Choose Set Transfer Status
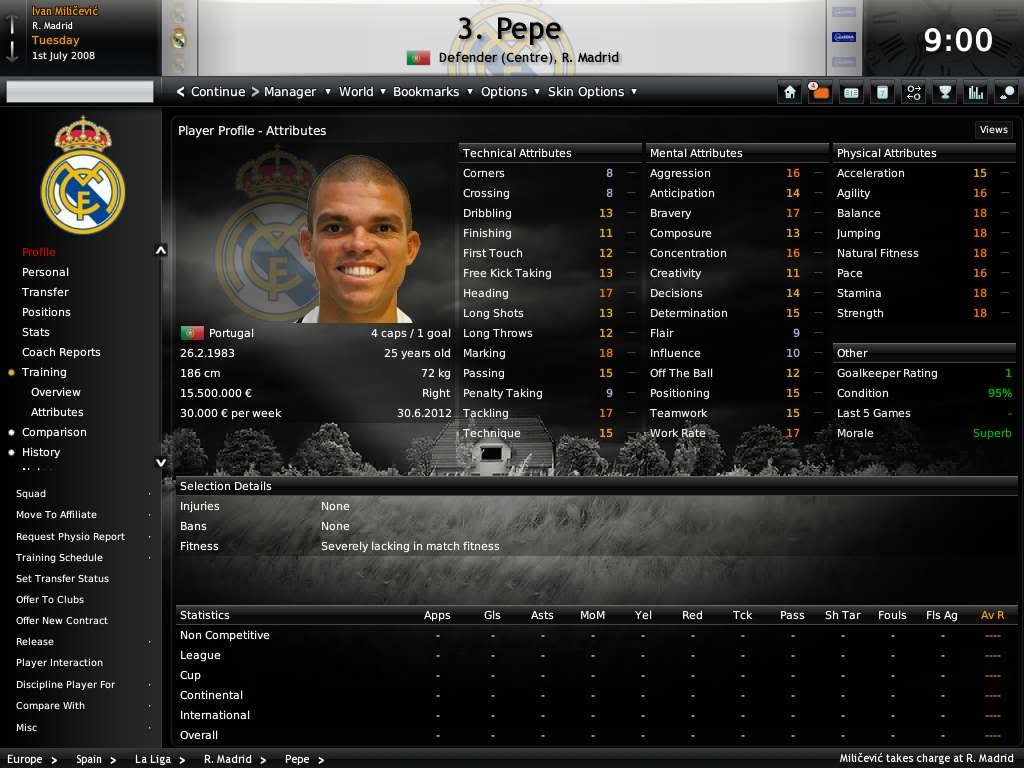 [x=62, y=579]
